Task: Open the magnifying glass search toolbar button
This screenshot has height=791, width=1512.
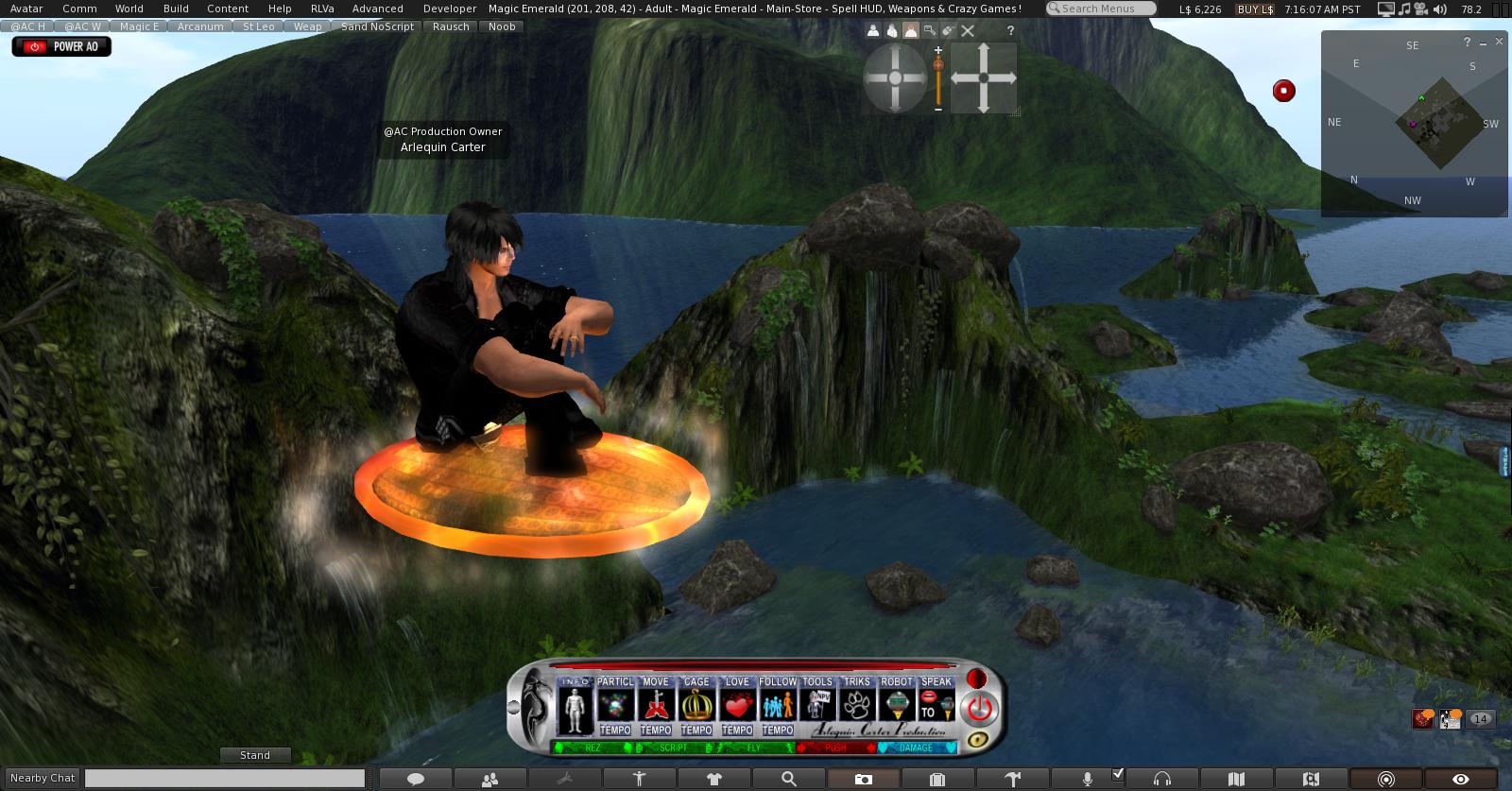Action: point(788,779)
